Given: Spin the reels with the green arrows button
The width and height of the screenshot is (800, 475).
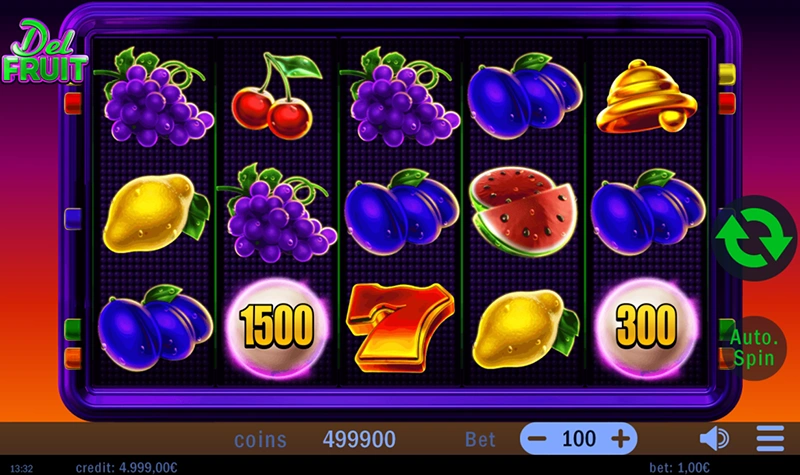Looking at the screenshot, I should pos(752,237).
